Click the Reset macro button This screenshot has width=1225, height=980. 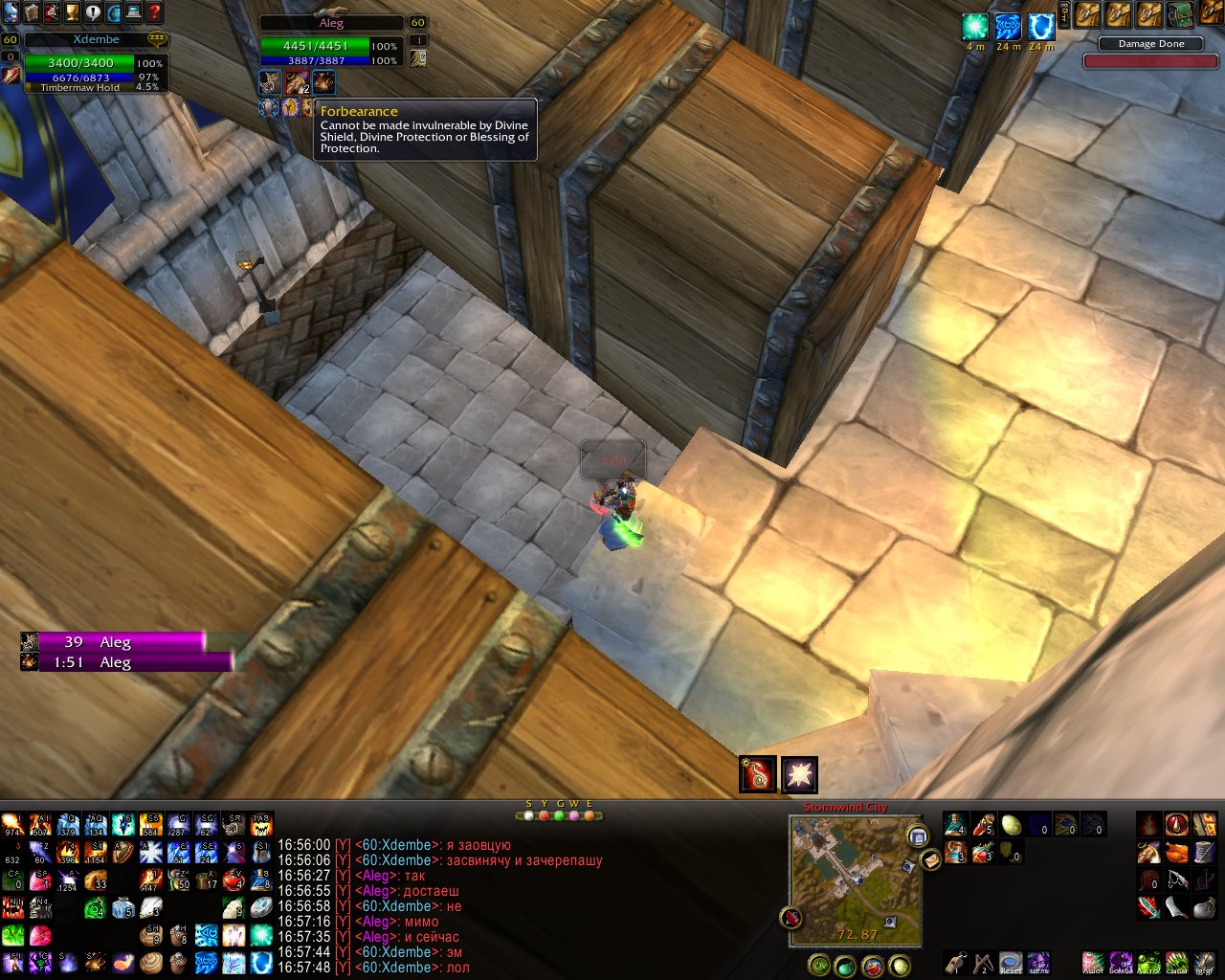click(1011, 962)
